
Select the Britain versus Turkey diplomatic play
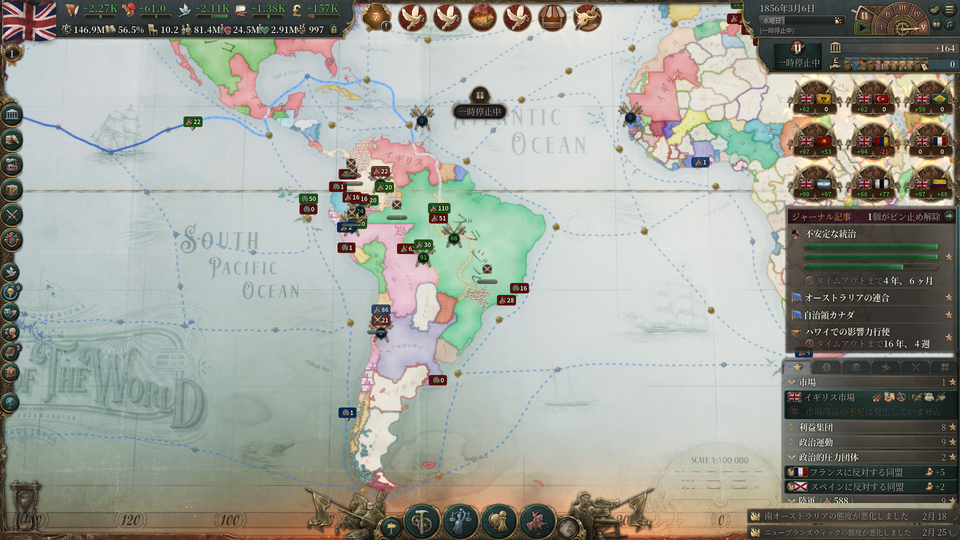(x=872, y=99)
